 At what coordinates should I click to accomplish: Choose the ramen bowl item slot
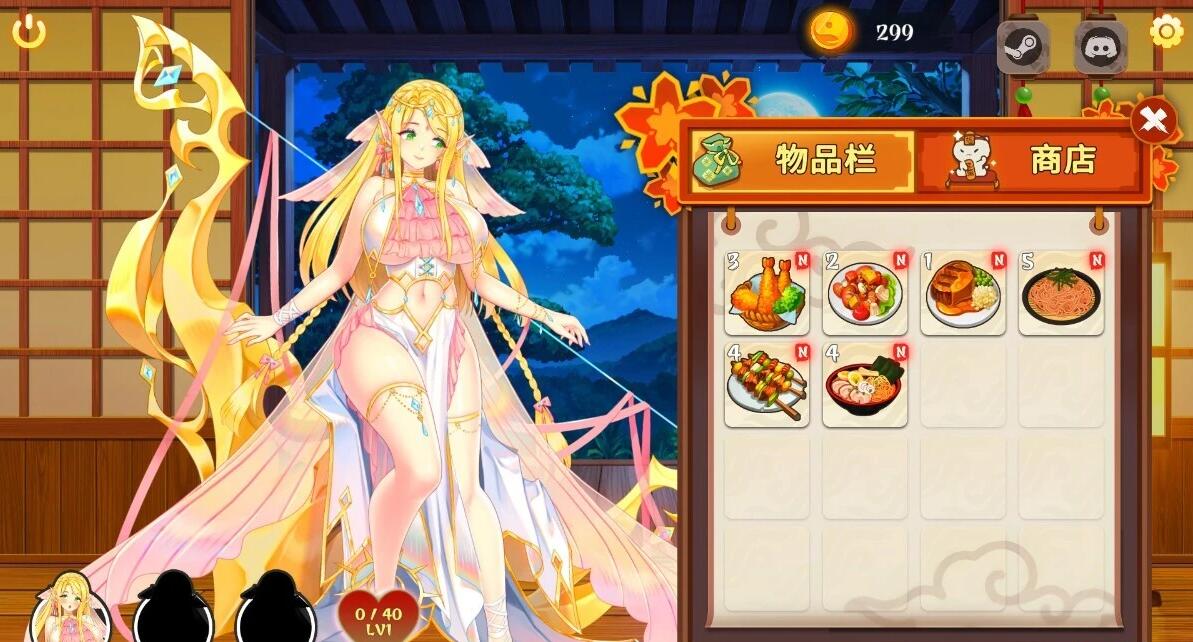click(x=865, y=385)
